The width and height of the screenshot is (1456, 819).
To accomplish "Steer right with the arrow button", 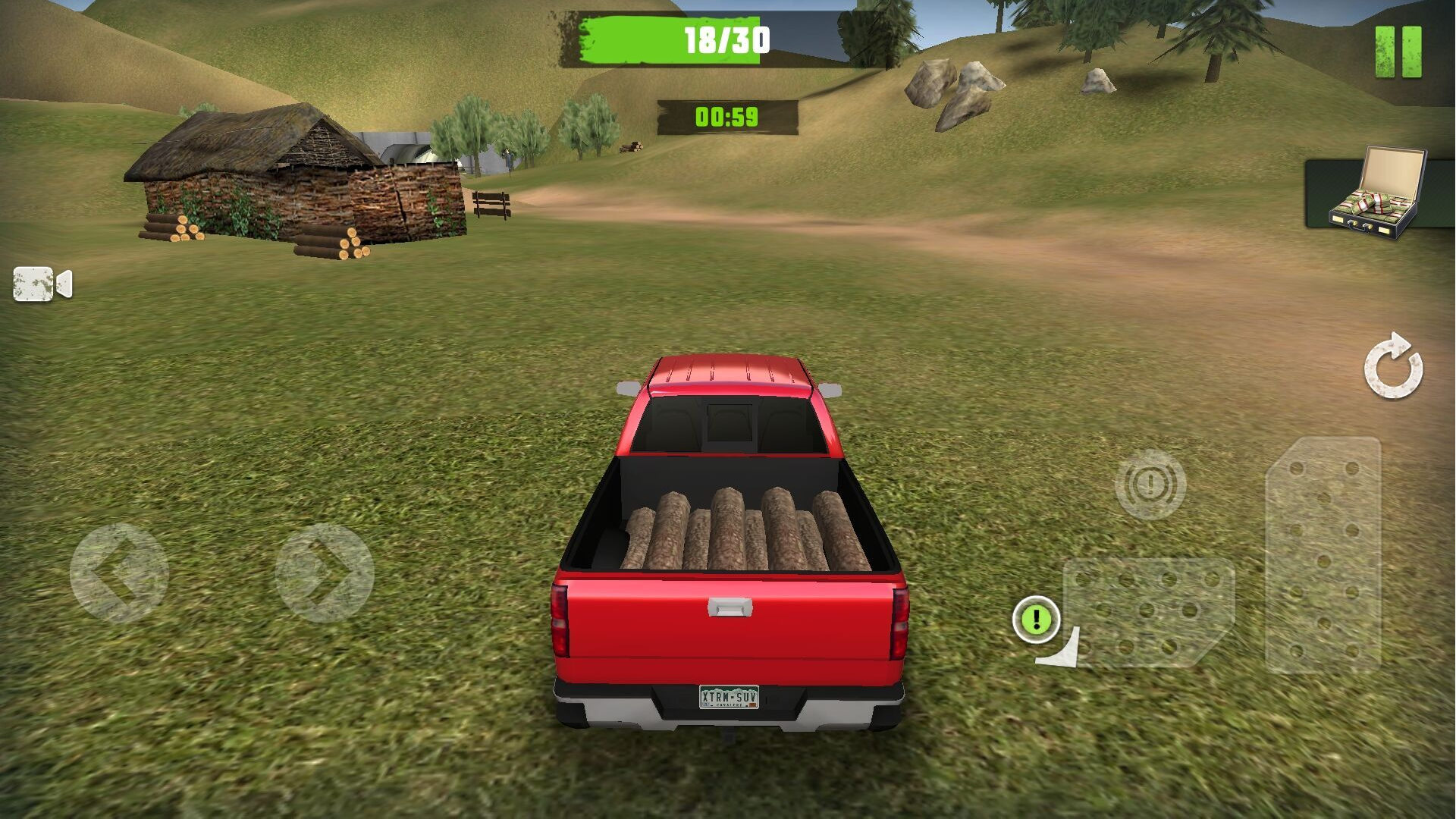I will coord(325,573).
